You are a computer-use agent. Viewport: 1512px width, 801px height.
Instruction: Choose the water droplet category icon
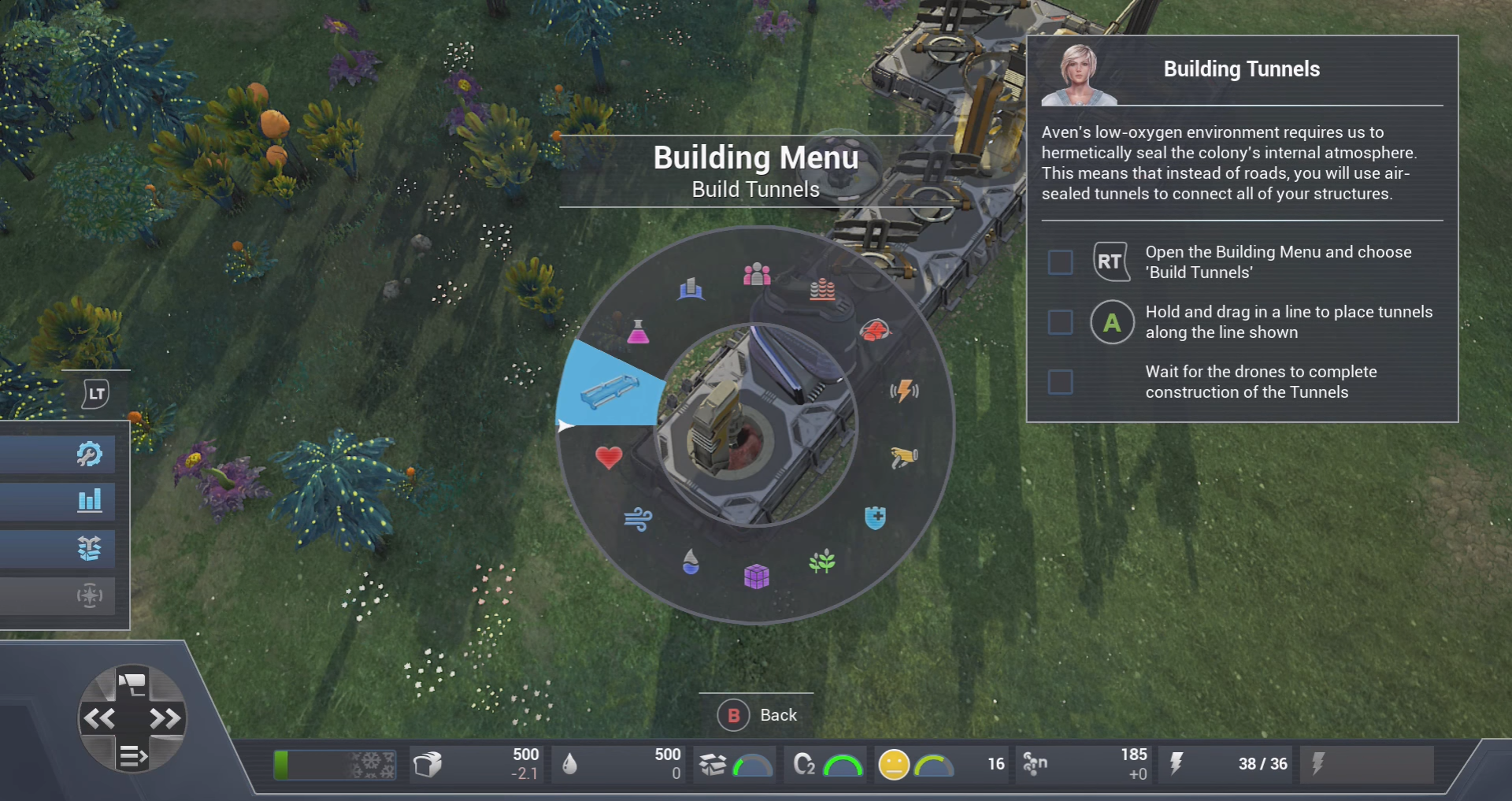691,562
